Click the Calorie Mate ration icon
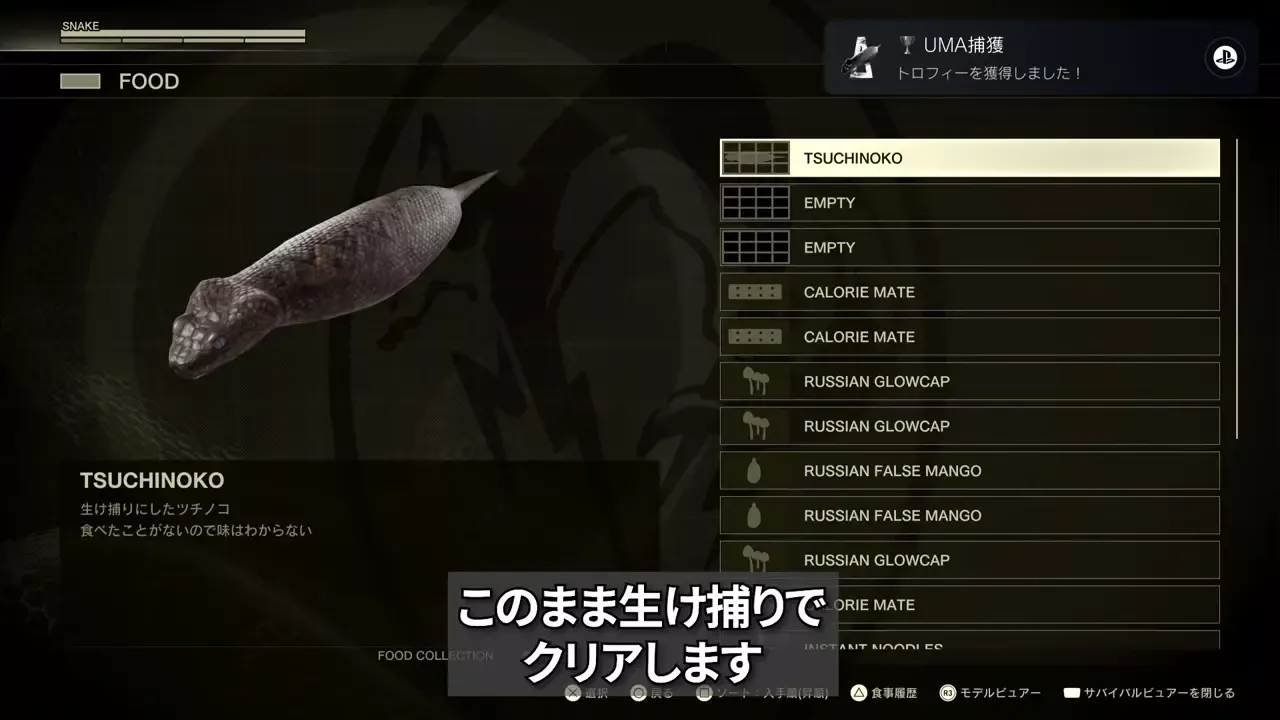Screen dimensions: 1280x720 (756, 292)
